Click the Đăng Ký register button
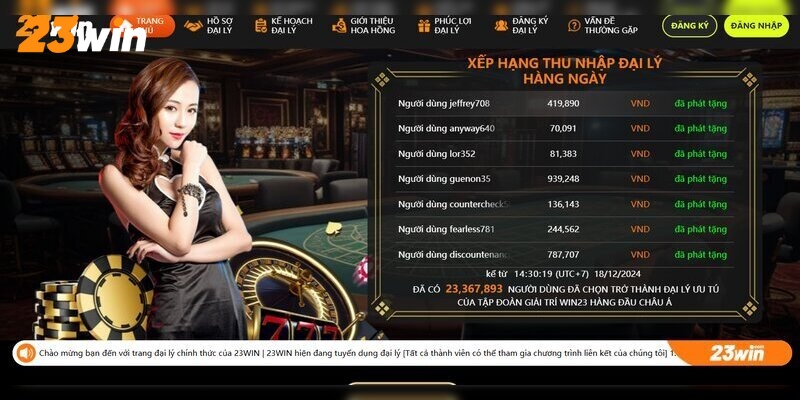The width and height of the screenshot is (800, 400). [x=689, y=26]
